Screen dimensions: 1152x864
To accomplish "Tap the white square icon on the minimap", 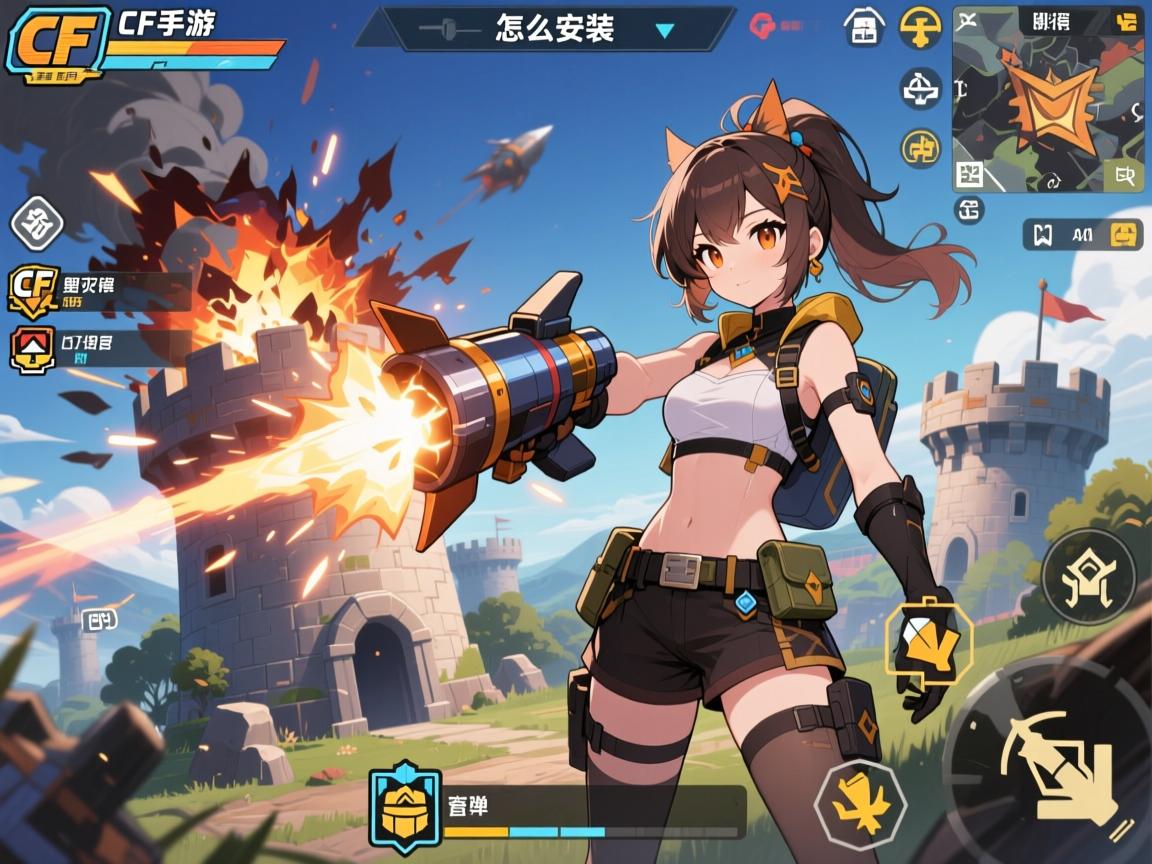I will click(969, 175).
